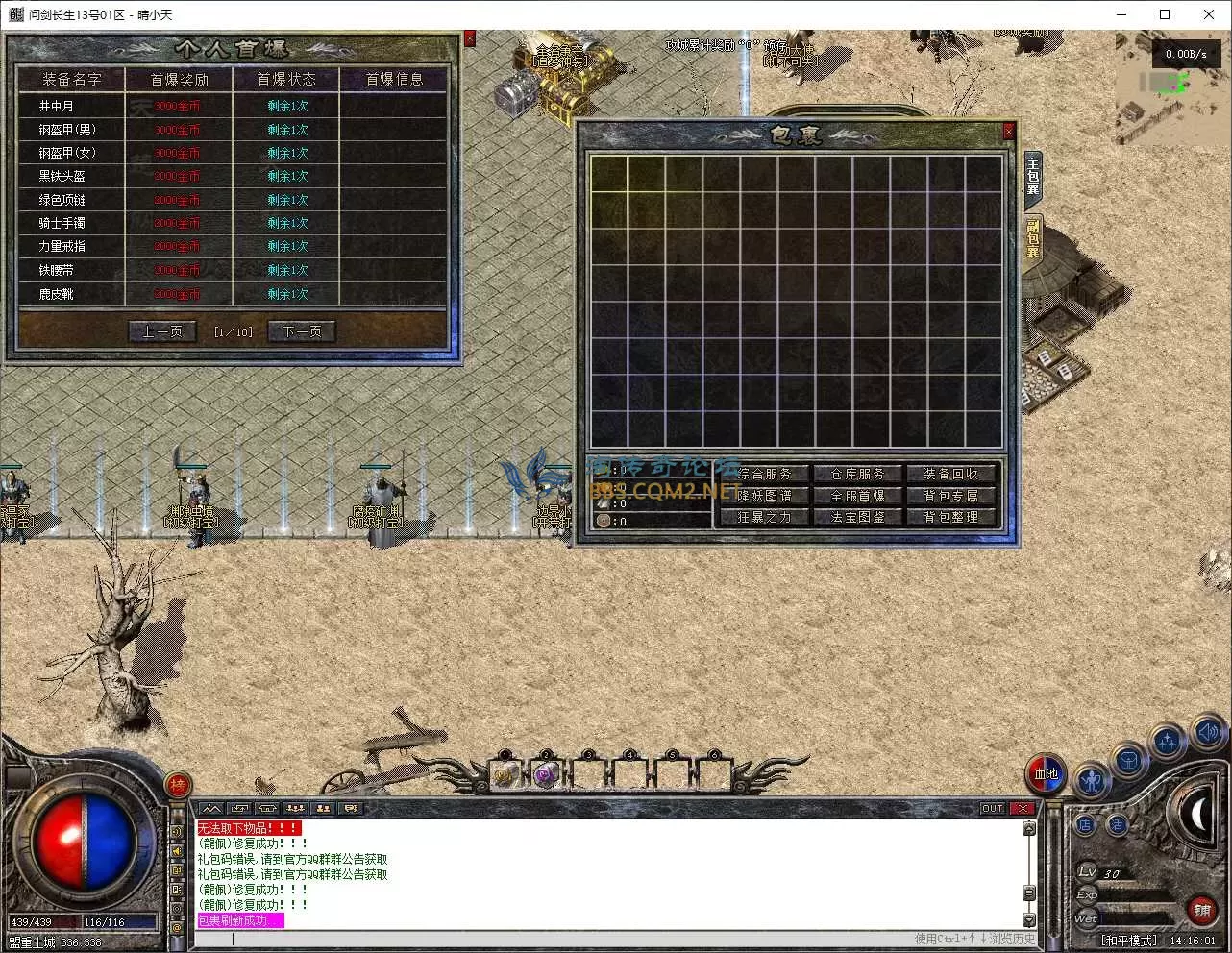Open 法宝图鉴 treasure codex
1232x953 pixels.
click(x=857, y=517)
